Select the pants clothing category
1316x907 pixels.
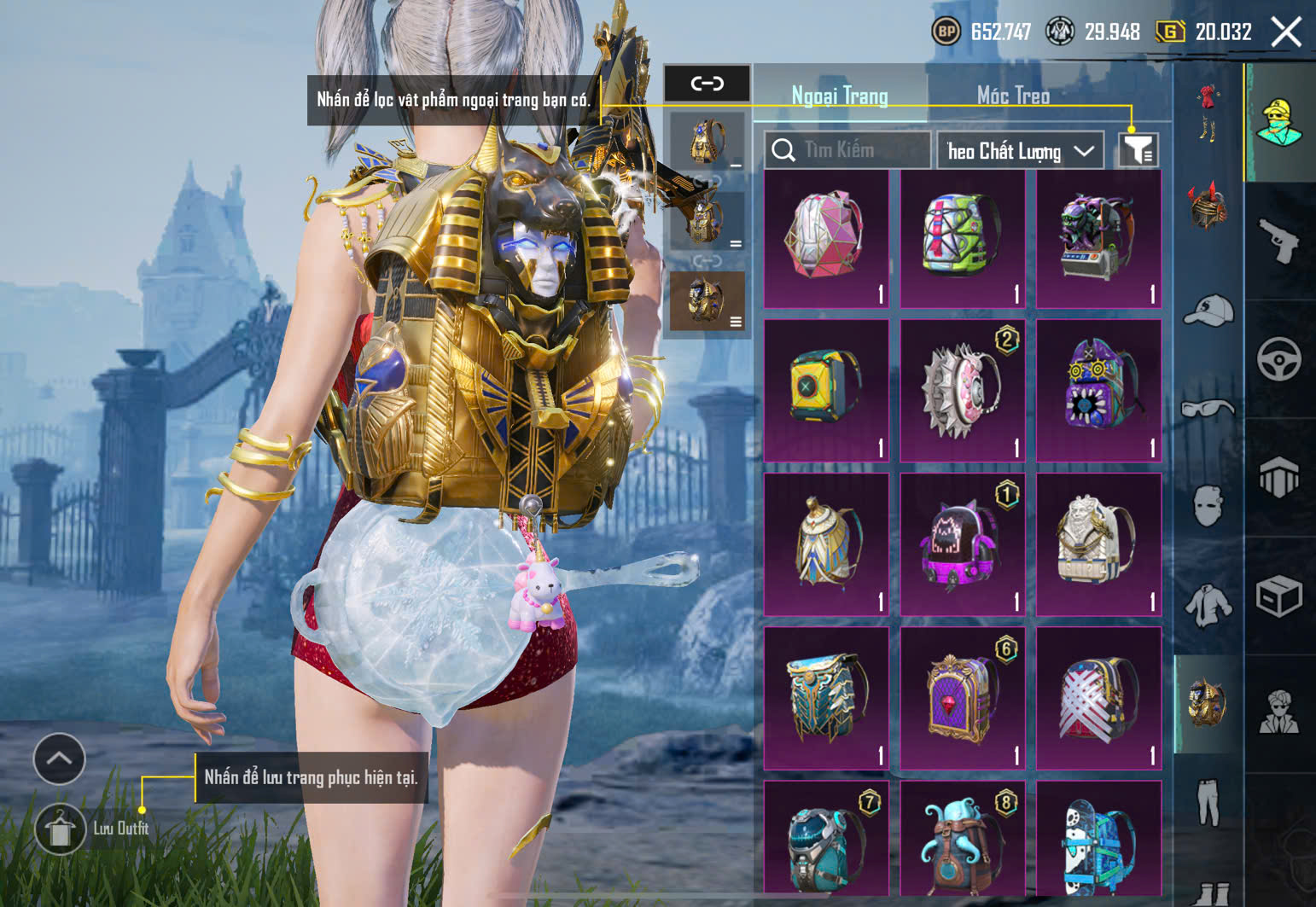[1208, 802]
